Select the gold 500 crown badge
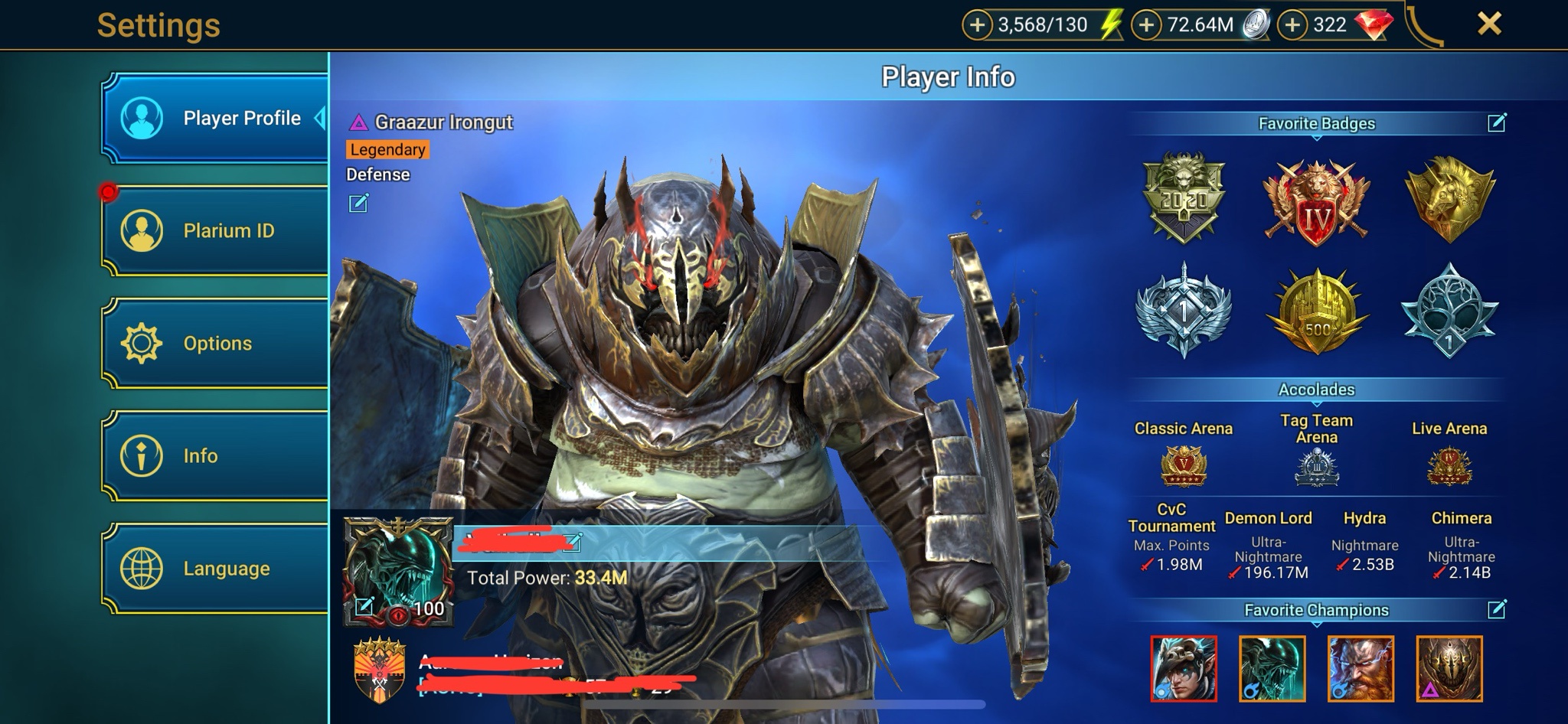 (1317, 312)
